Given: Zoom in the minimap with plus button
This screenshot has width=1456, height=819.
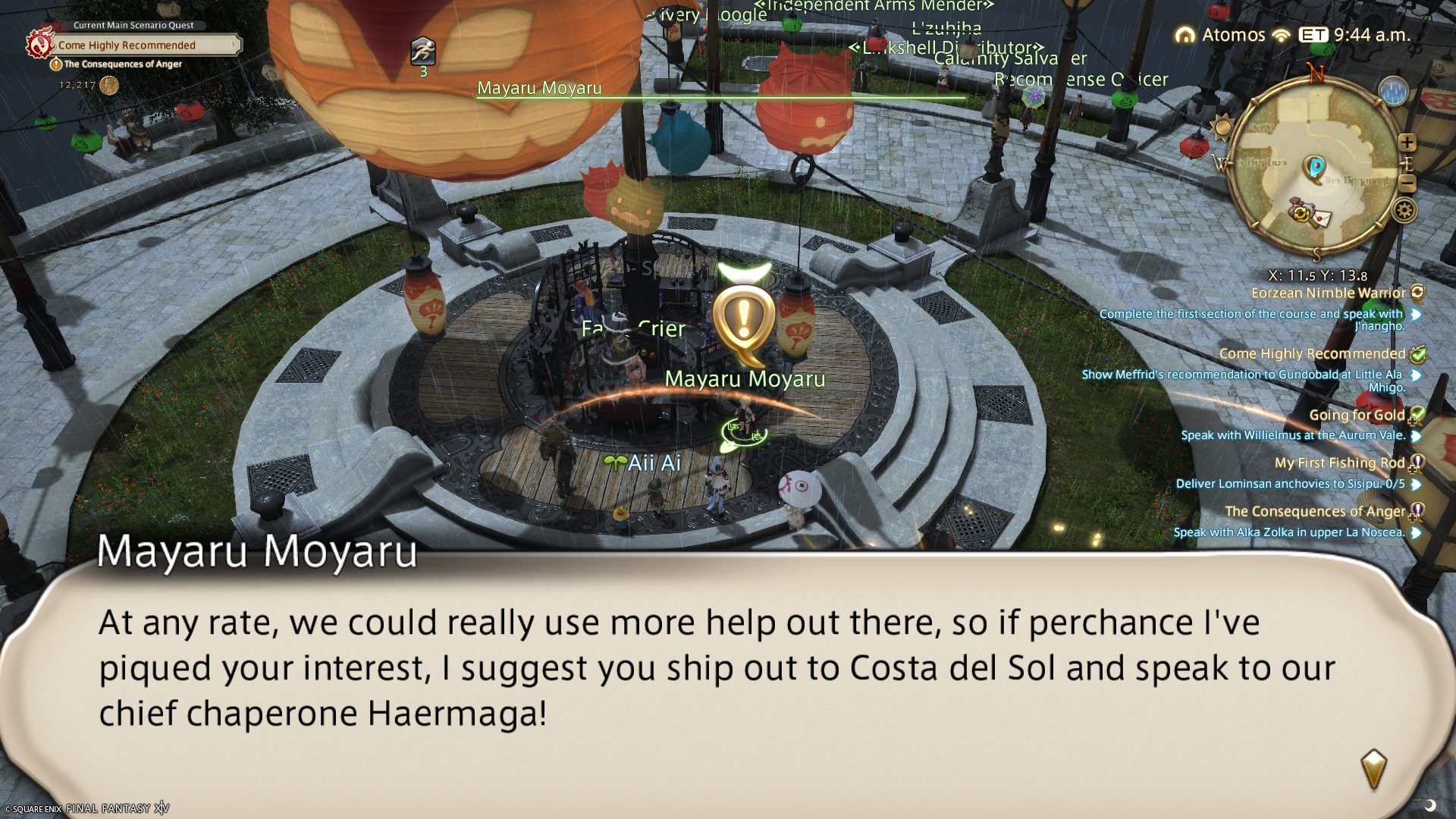Looking at the screenshot, I should point(1407,143).
